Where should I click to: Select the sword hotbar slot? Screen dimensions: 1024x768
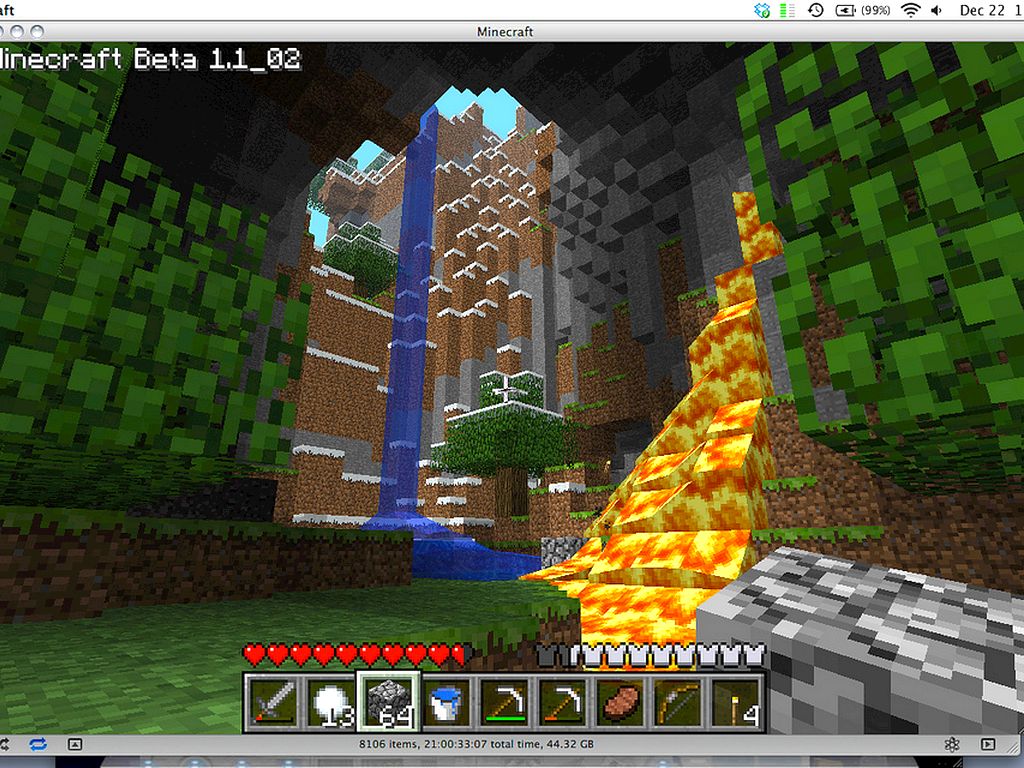[x=270, y=700]
